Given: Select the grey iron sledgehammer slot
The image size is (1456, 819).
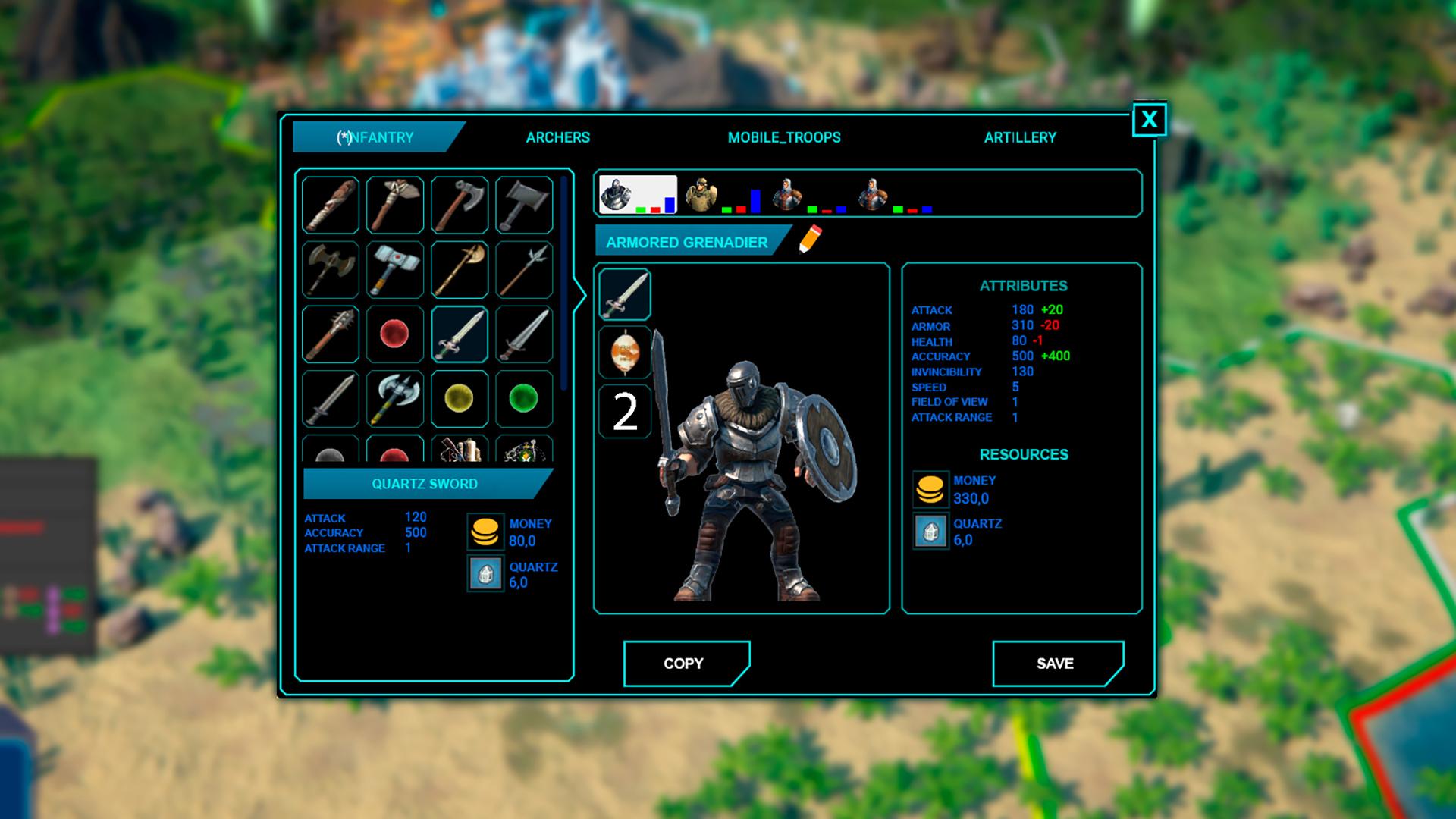Looking at the screenshot, I should coord(524,205).
